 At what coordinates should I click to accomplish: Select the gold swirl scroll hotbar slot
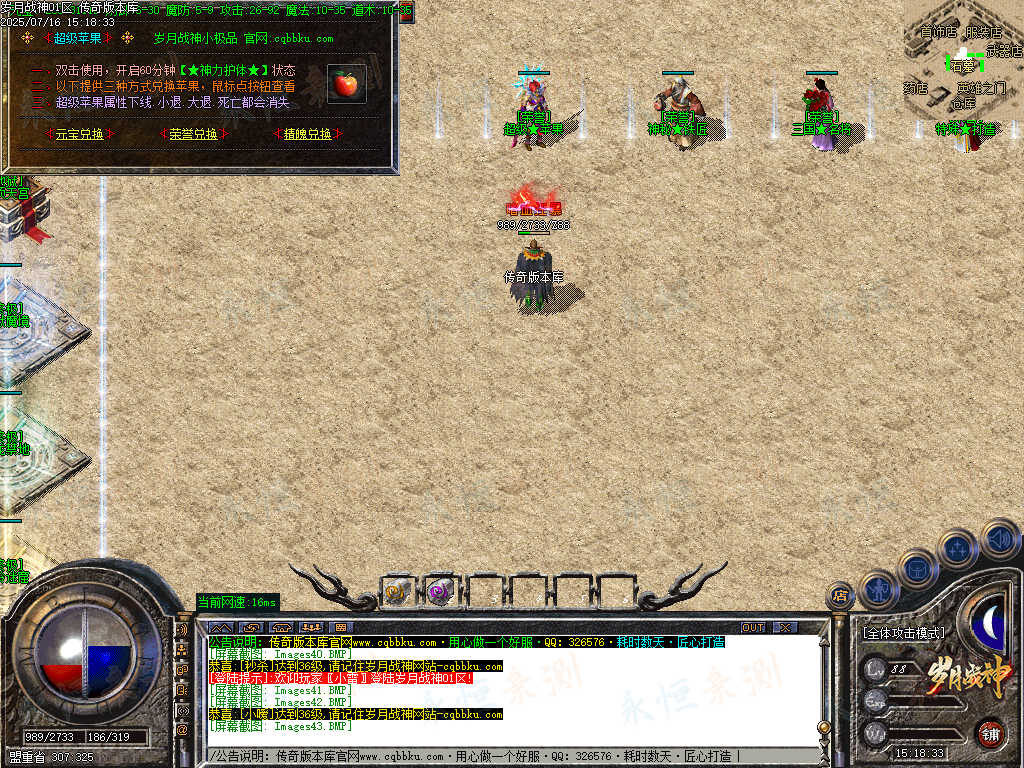click(x=397, y=591)
